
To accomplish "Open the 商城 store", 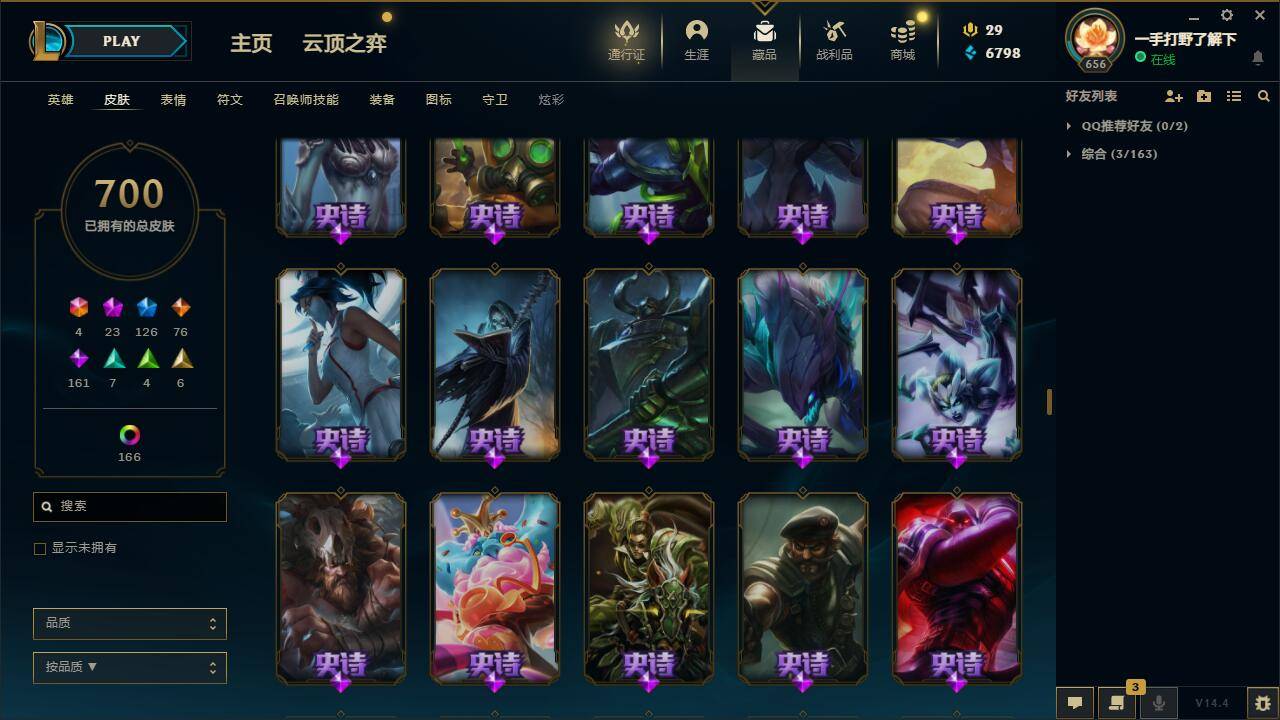I will pos(901,40).
